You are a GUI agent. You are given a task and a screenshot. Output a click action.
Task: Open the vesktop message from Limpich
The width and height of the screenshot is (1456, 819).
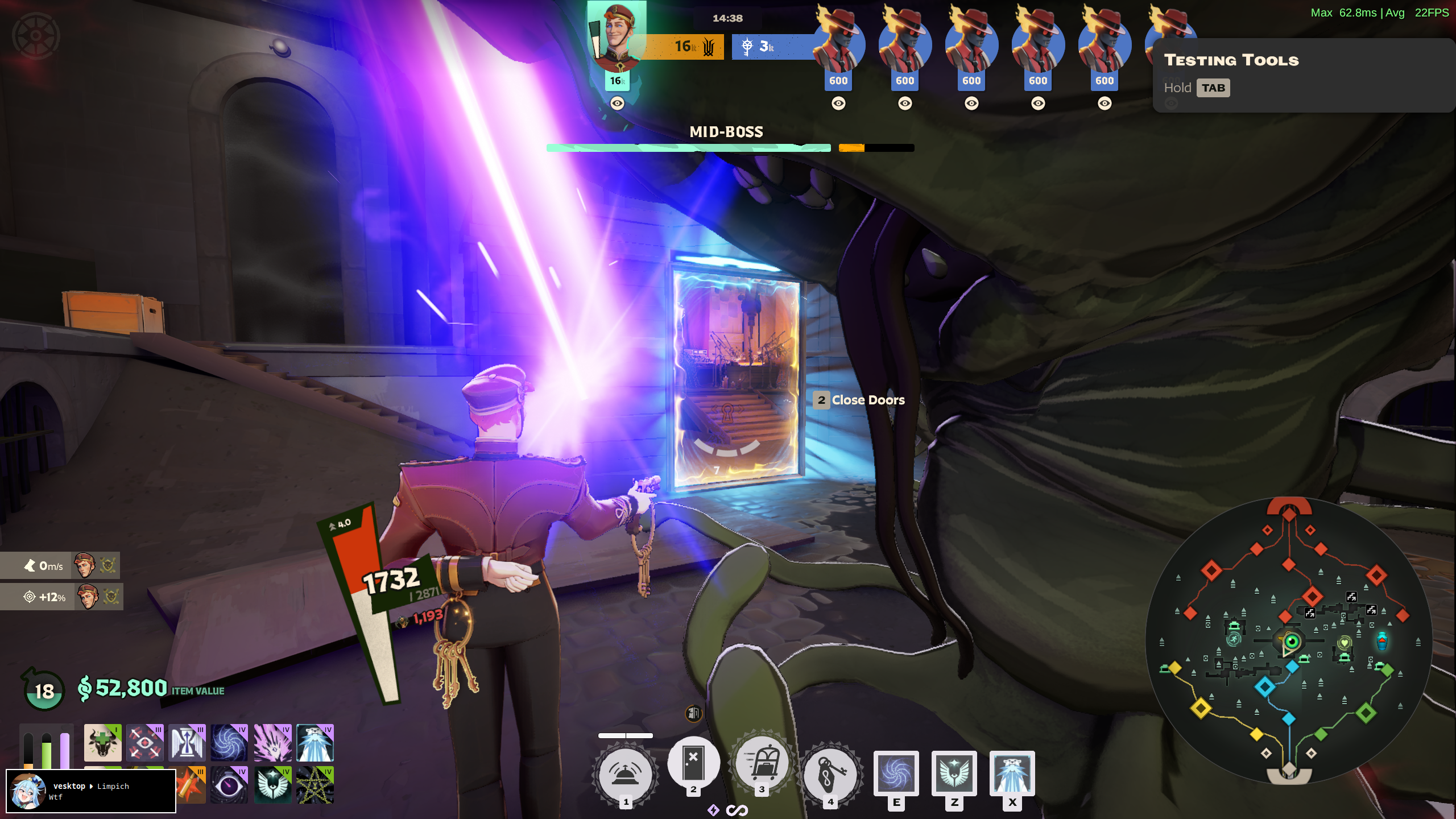click(x=91, y=791)
